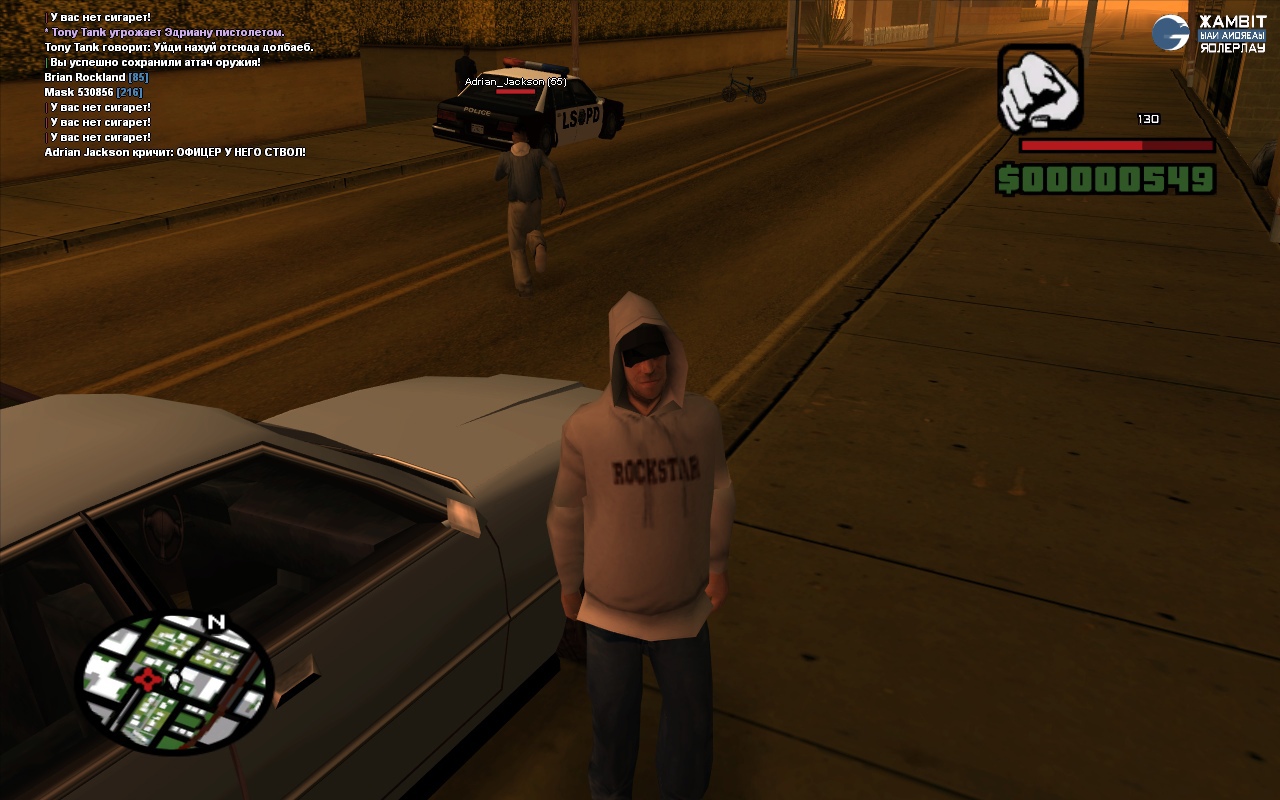
Task: Select the Brian Rockland chat line
Action: pyautogui.click(x=96, y=77)
